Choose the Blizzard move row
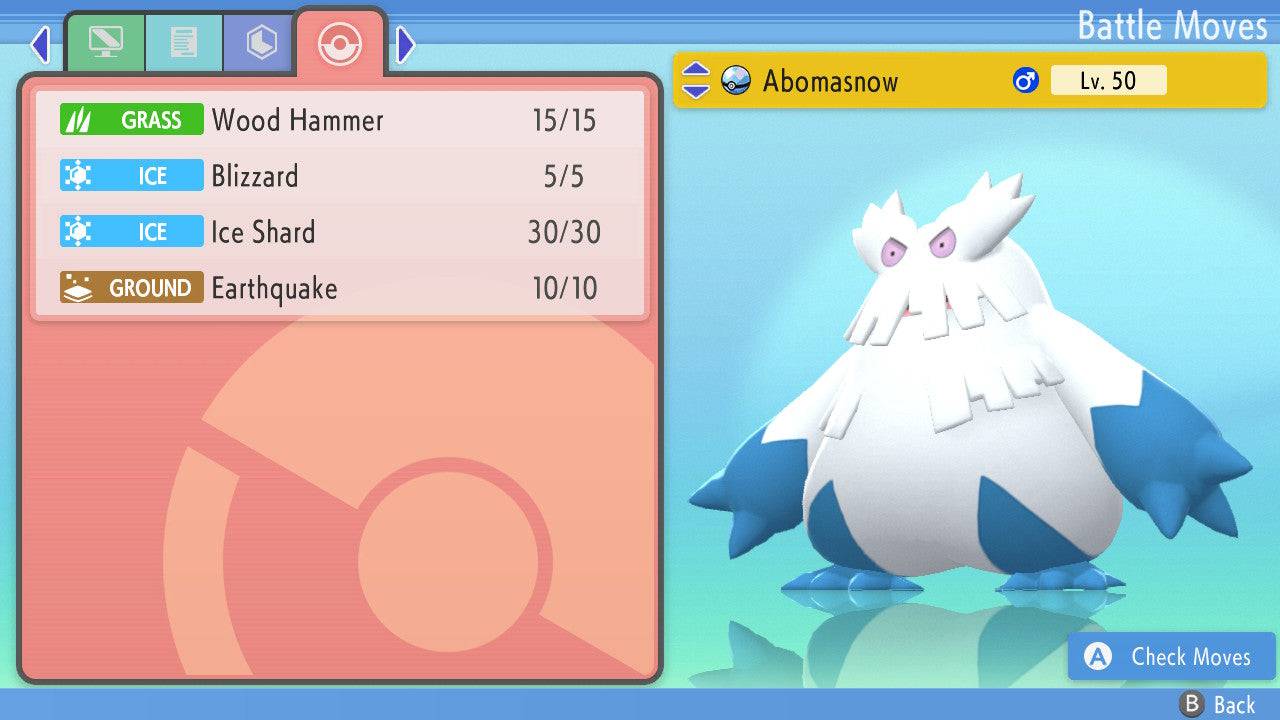 [x=340, y=177]
